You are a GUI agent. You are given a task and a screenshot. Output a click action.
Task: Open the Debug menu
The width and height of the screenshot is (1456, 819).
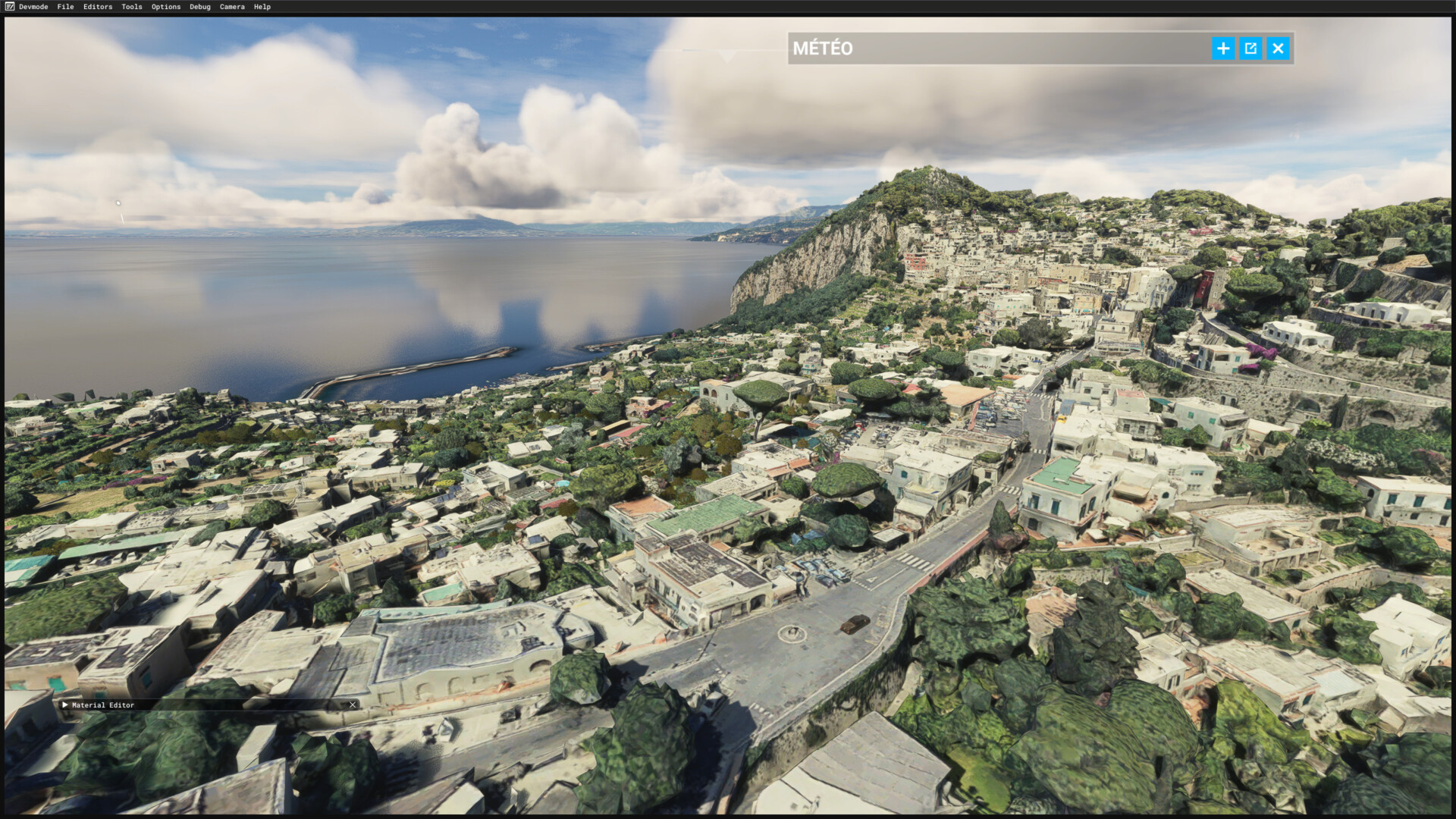pos(200,7)
